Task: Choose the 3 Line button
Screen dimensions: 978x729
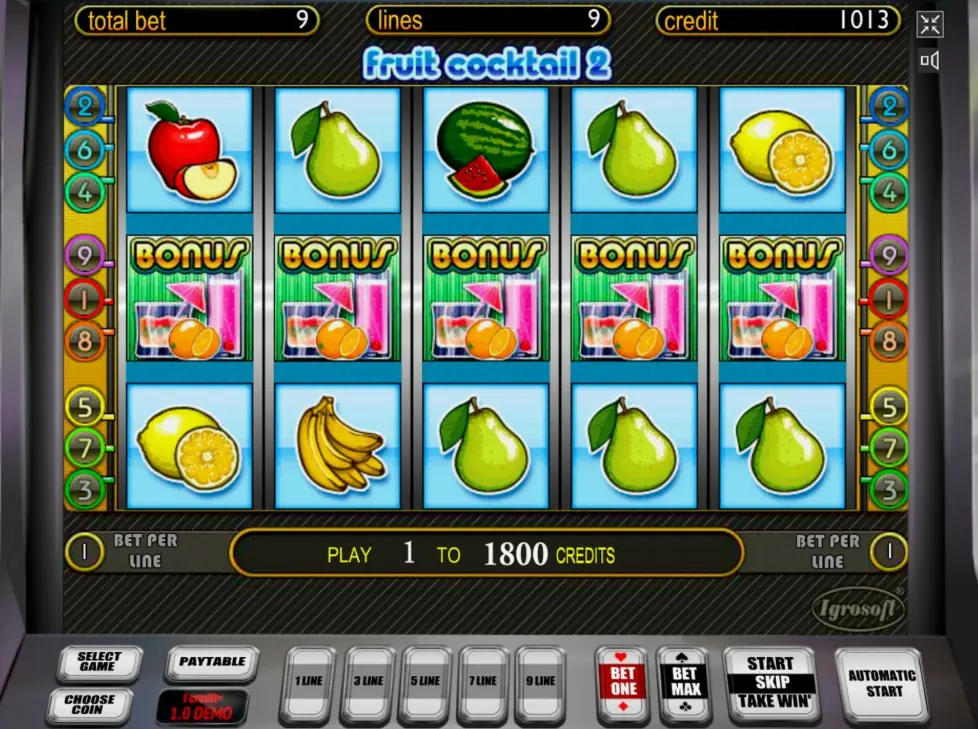Action: pyautogui.click(x=368, y=683)
